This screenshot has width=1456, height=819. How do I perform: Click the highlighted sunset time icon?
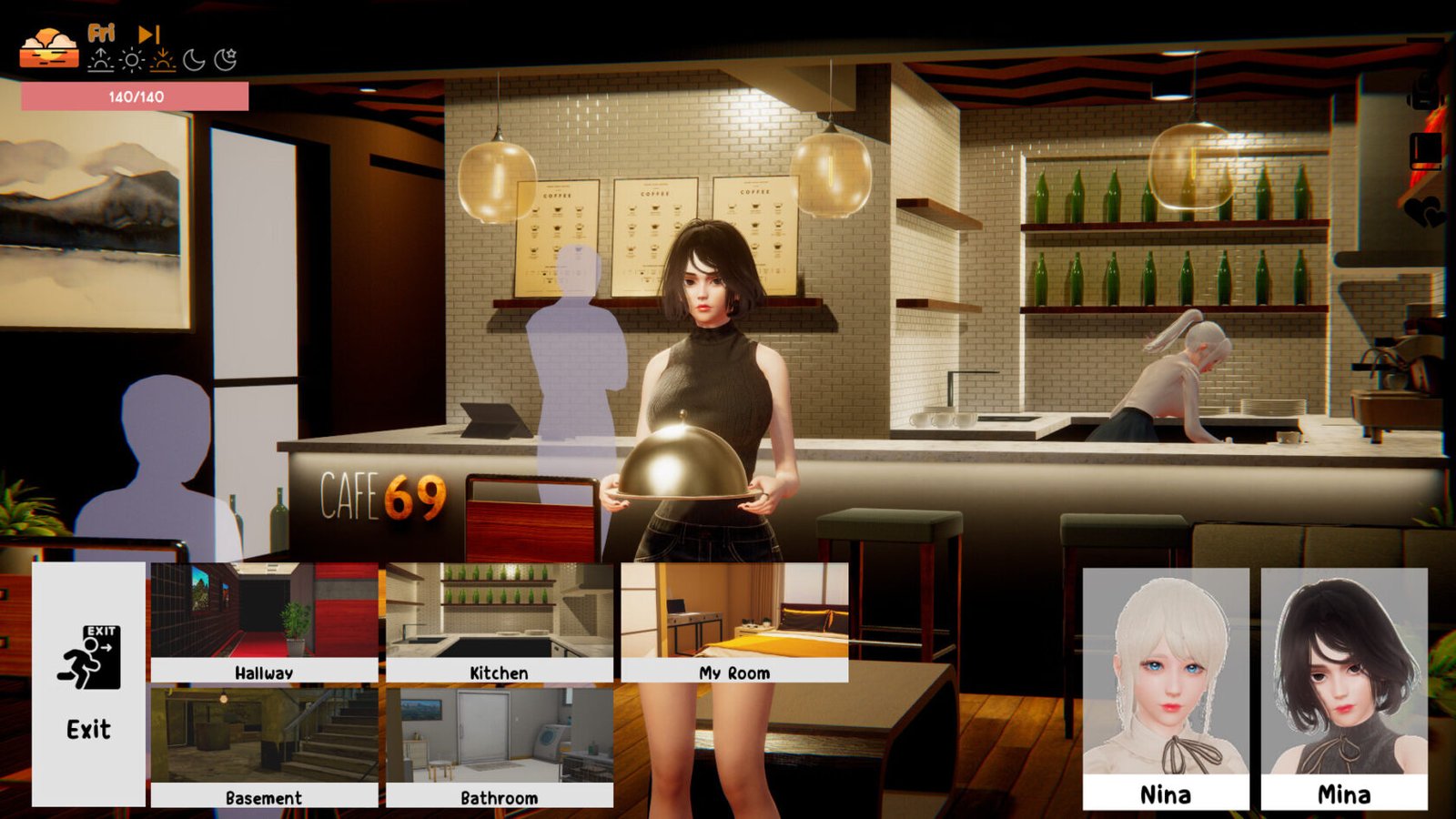tap(163, 61)
